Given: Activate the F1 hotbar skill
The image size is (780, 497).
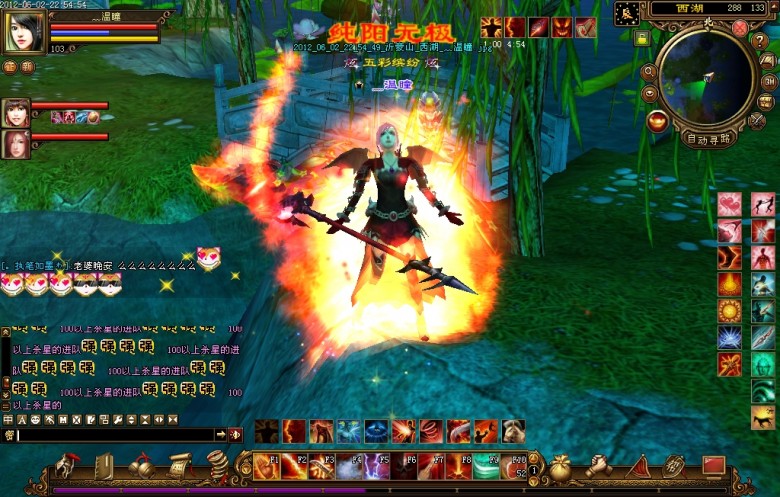Looking at the screenshot, I should 266,465.
